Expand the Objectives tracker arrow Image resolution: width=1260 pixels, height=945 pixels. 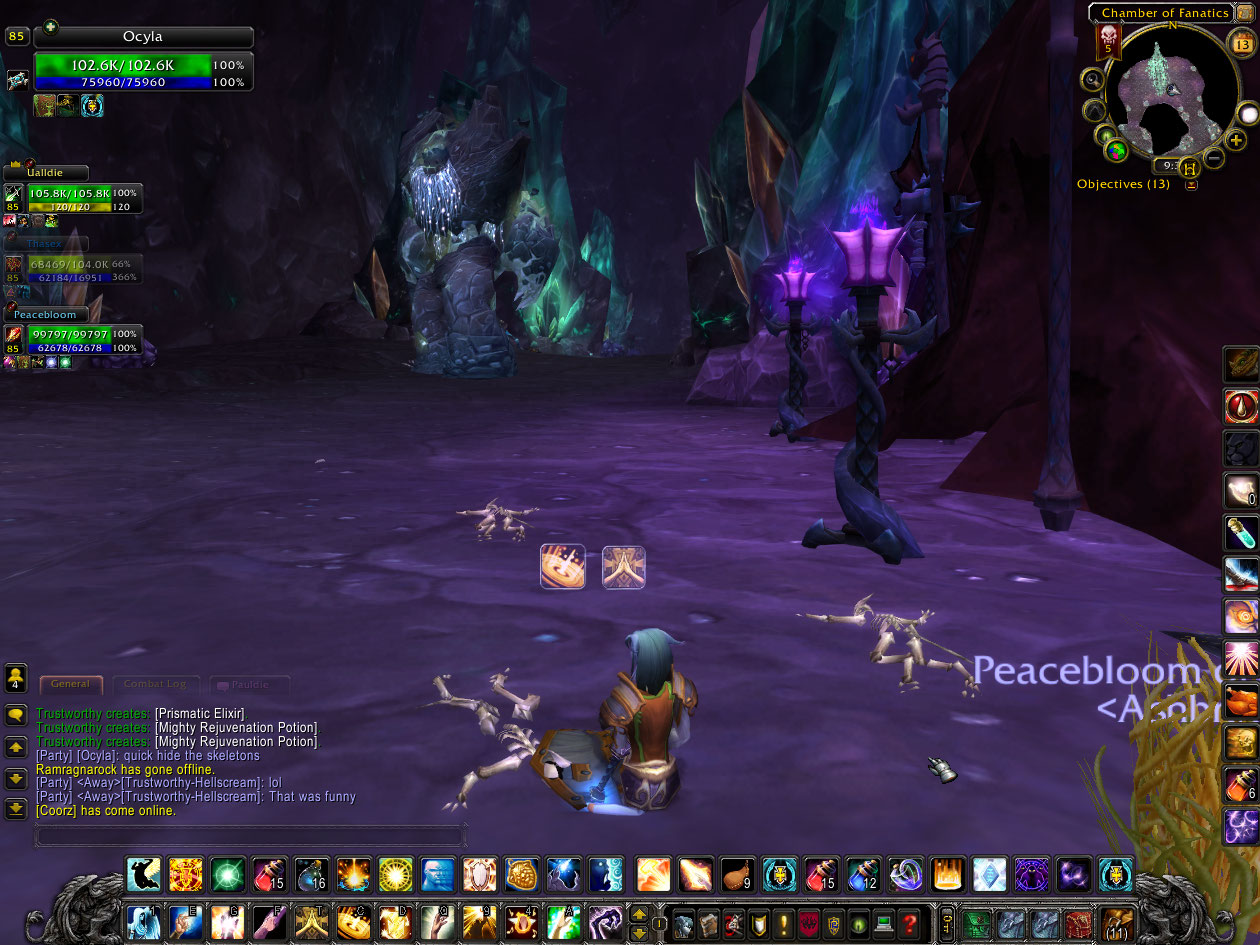pyautogui.click(x=1191, y=185)
